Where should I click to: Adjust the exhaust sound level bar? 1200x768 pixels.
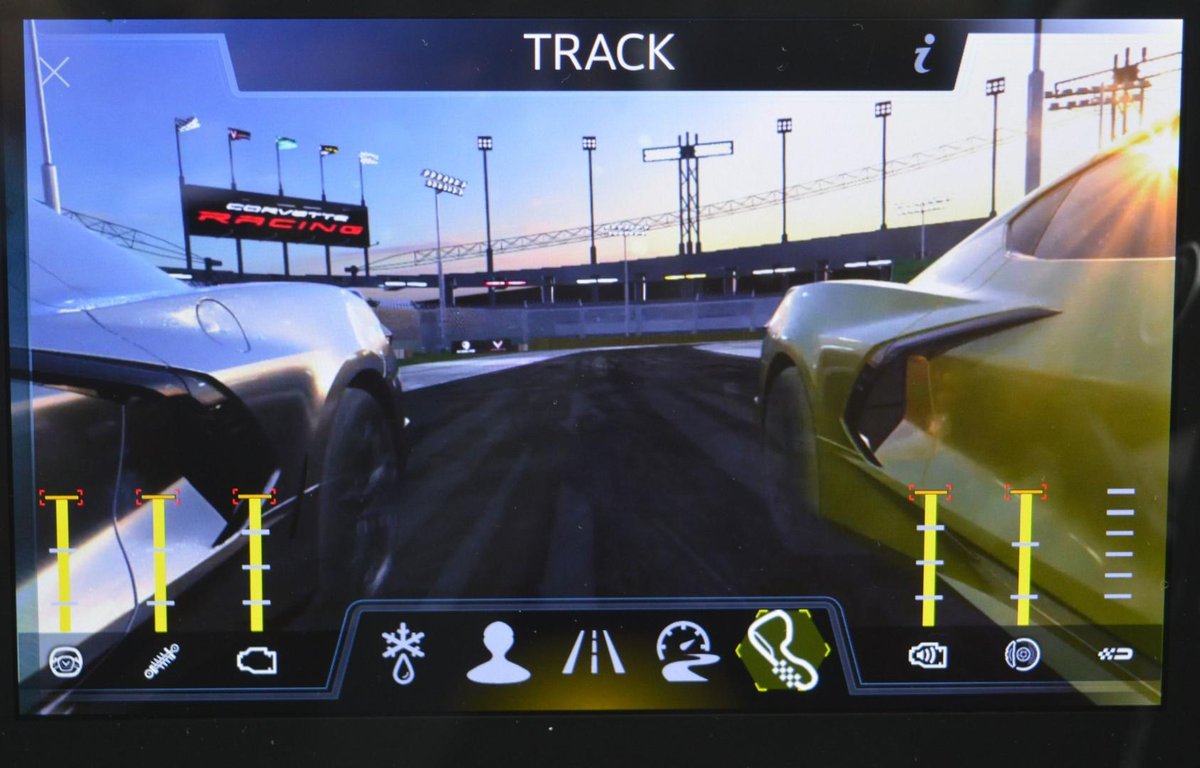[x=929, y=558]
